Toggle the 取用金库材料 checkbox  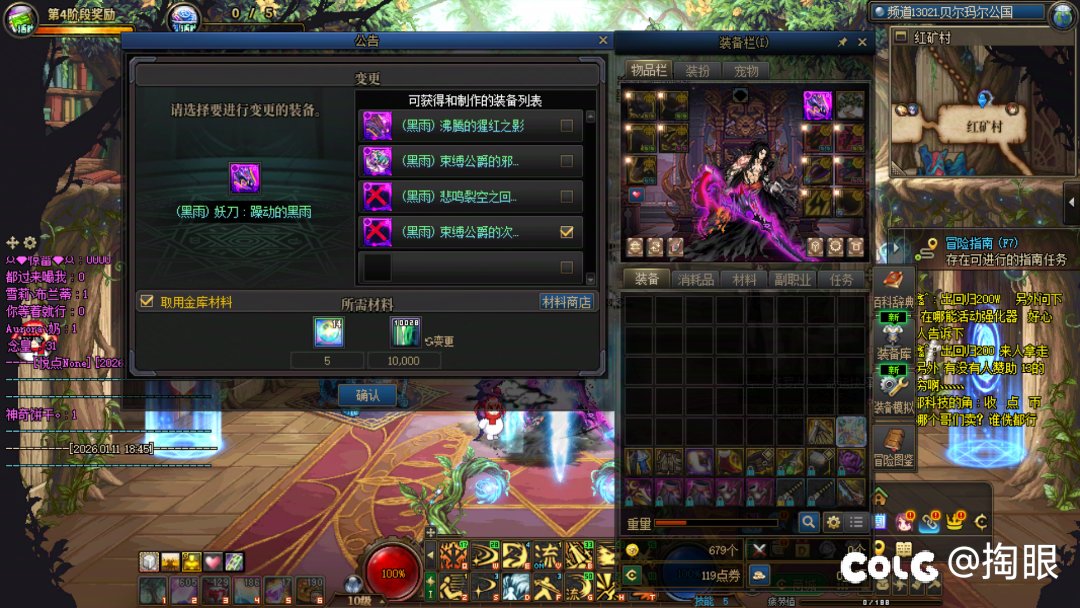coord(147,302)
